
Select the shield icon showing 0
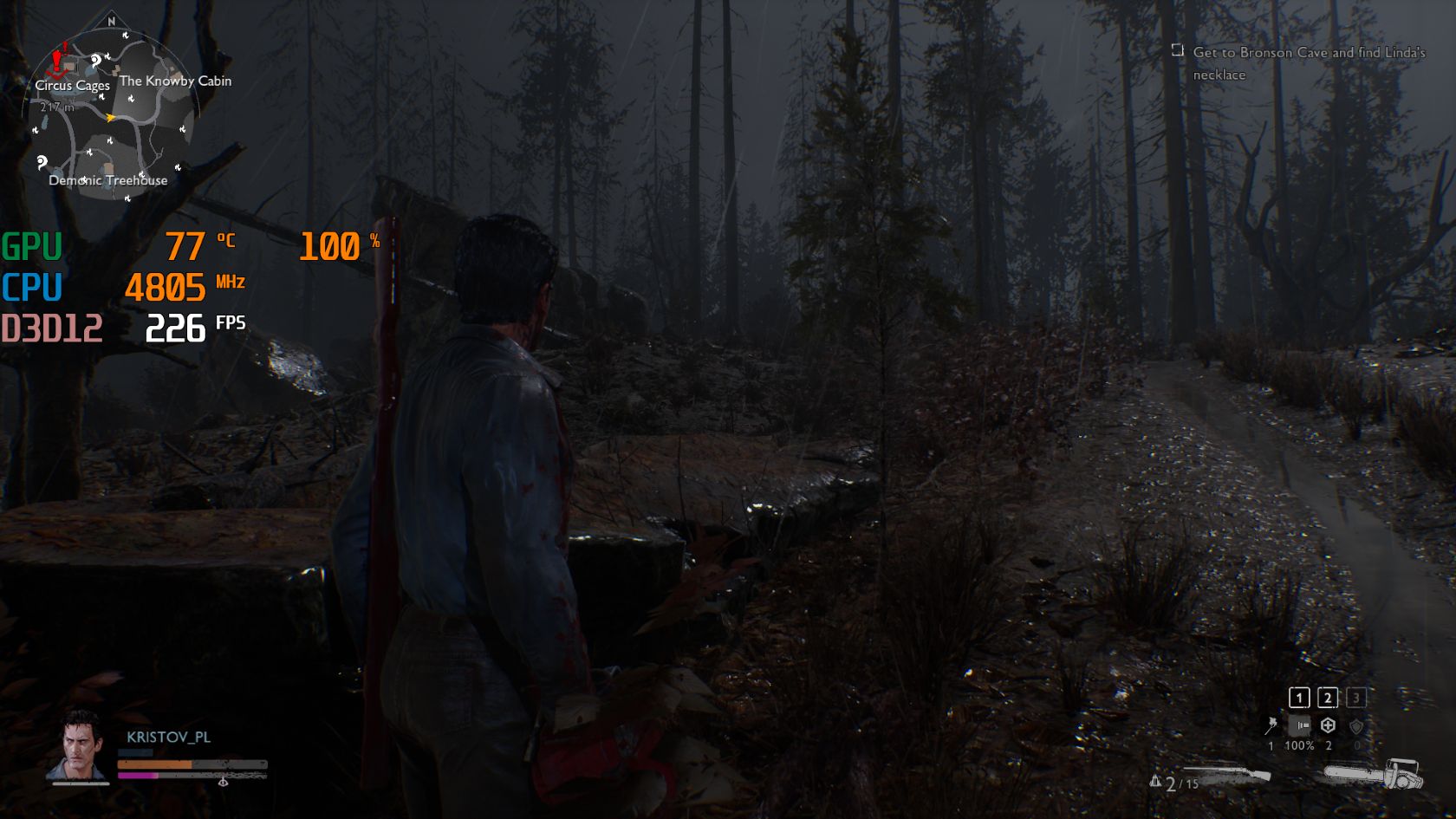pos(1357,726)
